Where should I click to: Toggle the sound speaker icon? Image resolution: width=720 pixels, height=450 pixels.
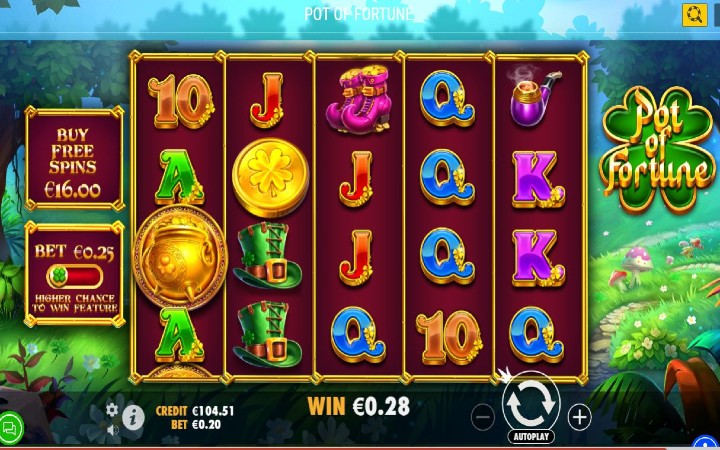coord(112,430)
